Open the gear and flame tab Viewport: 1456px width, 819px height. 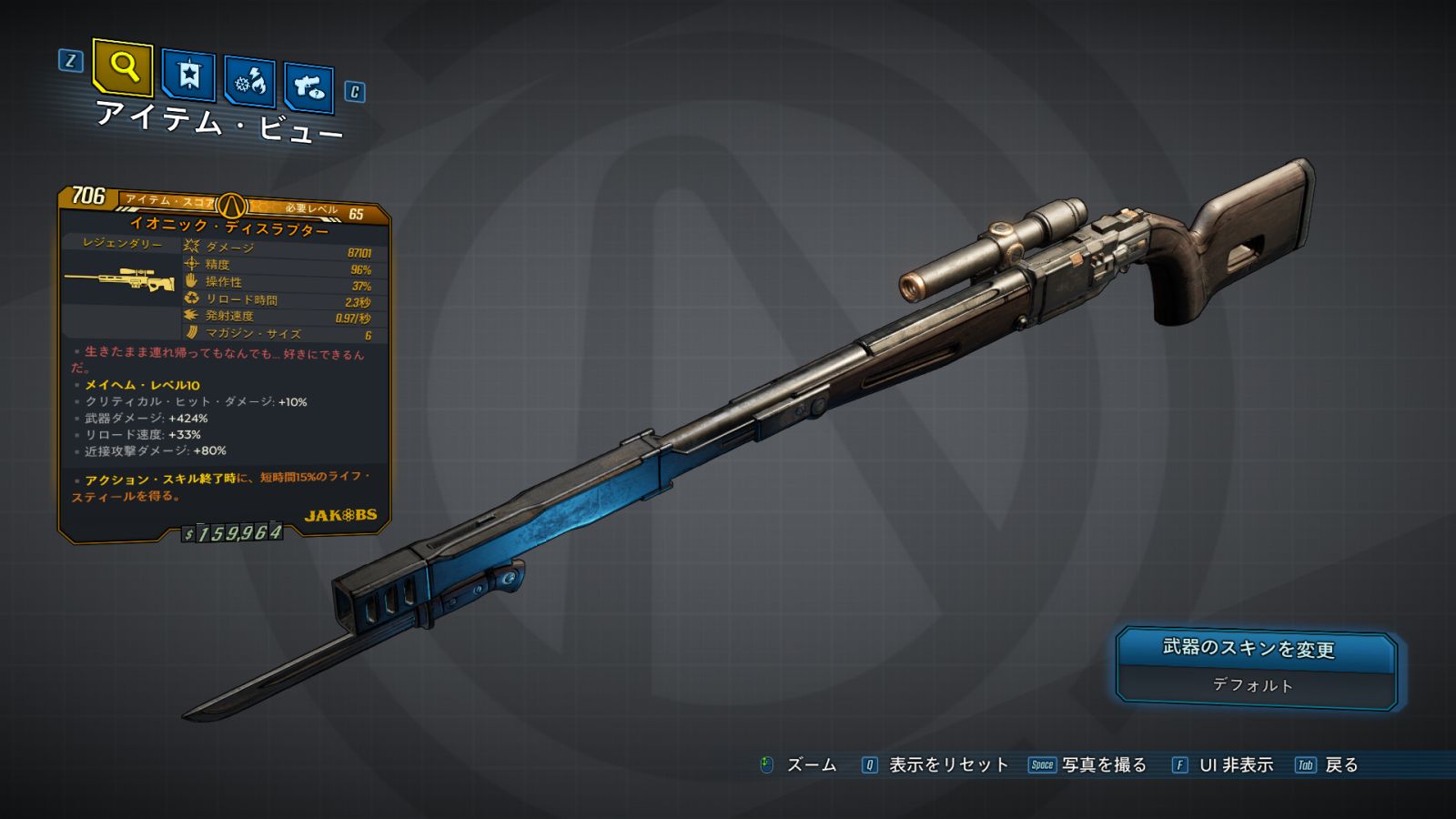pyautogui.click(x=249, y=82)
